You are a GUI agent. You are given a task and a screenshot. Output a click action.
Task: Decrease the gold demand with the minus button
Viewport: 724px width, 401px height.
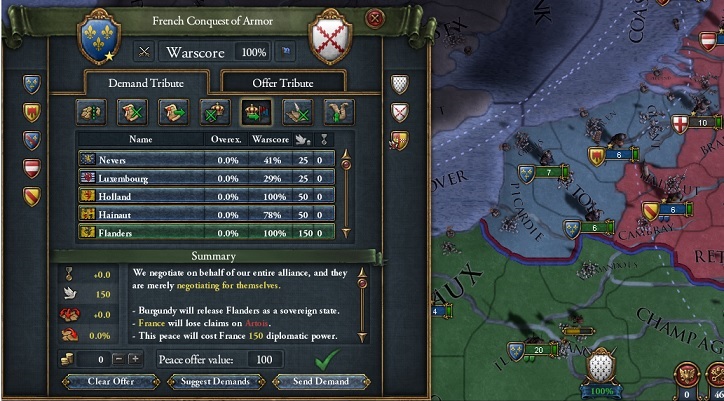(117, 358)
